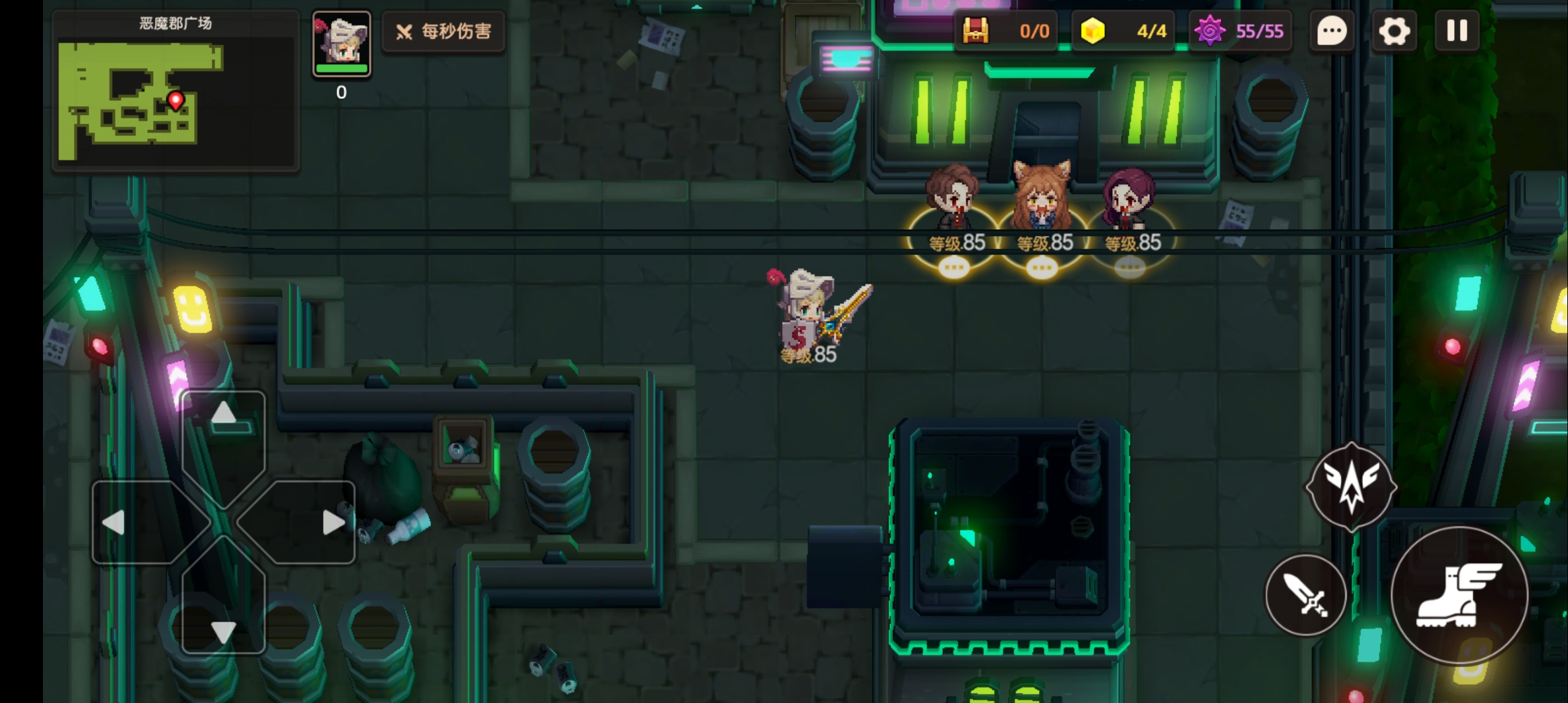
Task: Tap the D-pad up arrow
Action: [x=223, y=413]
